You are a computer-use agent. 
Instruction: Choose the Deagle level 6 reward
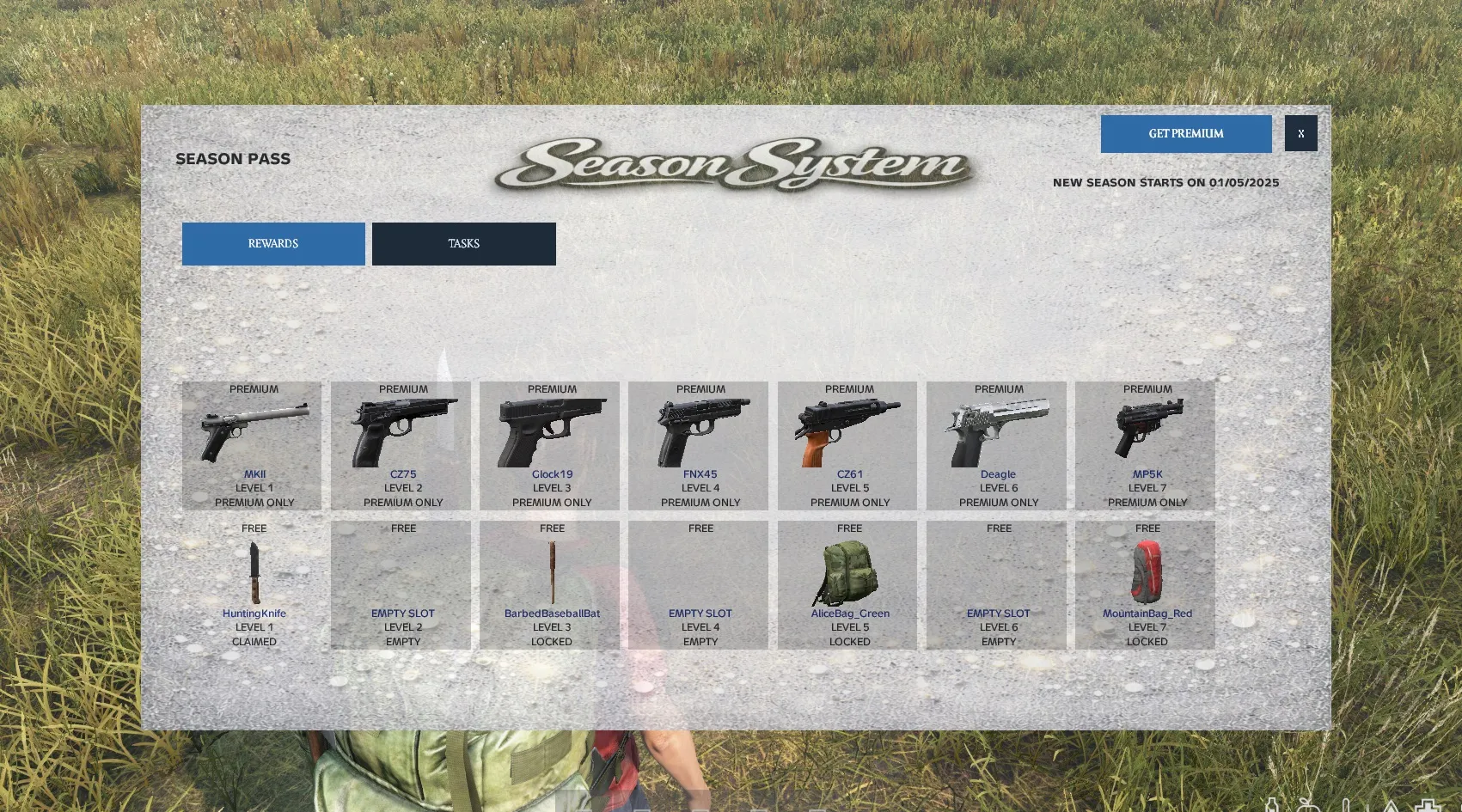997,445
